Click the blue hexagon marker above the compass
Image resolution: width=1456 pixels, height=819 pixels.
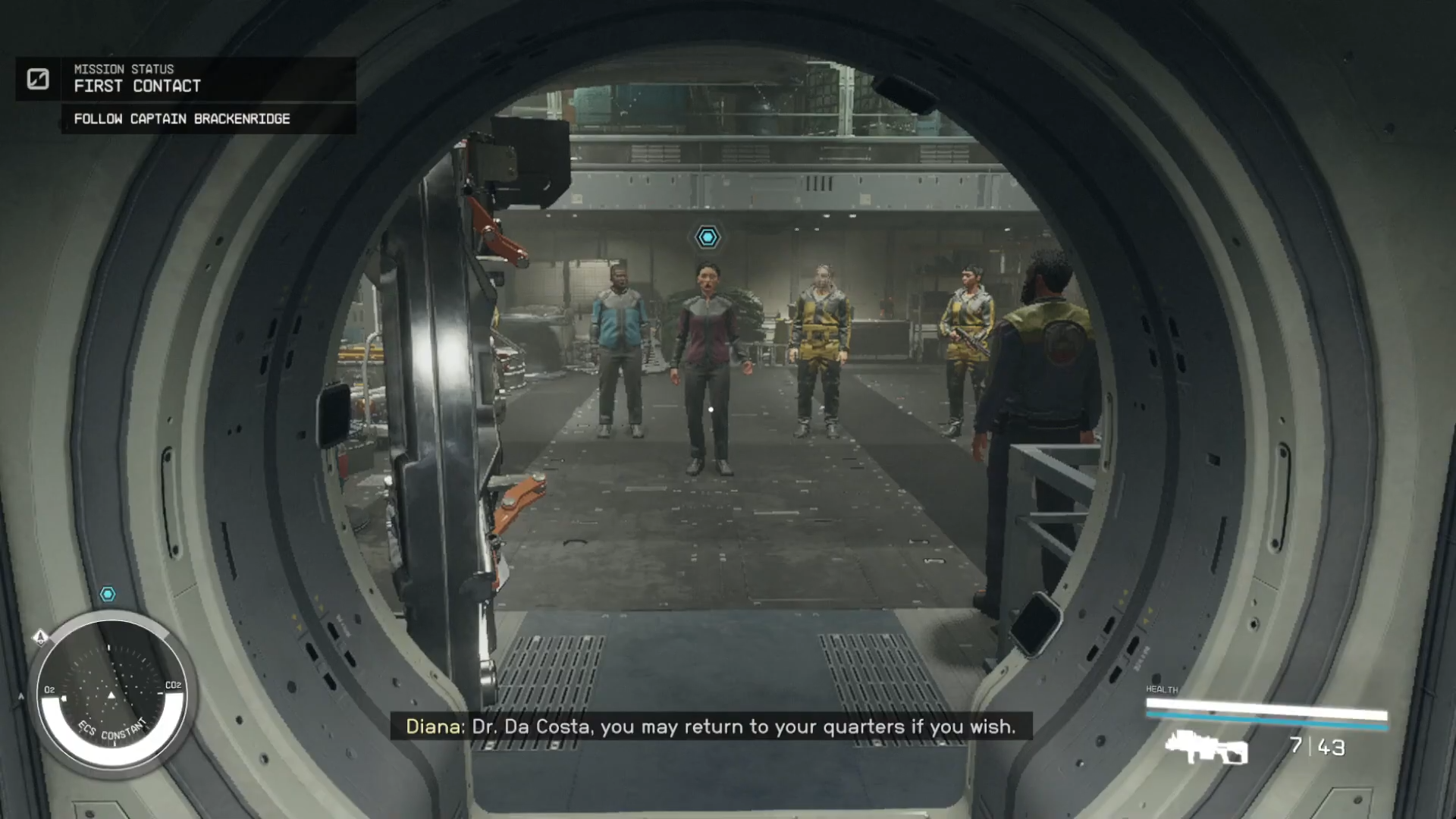108,594
